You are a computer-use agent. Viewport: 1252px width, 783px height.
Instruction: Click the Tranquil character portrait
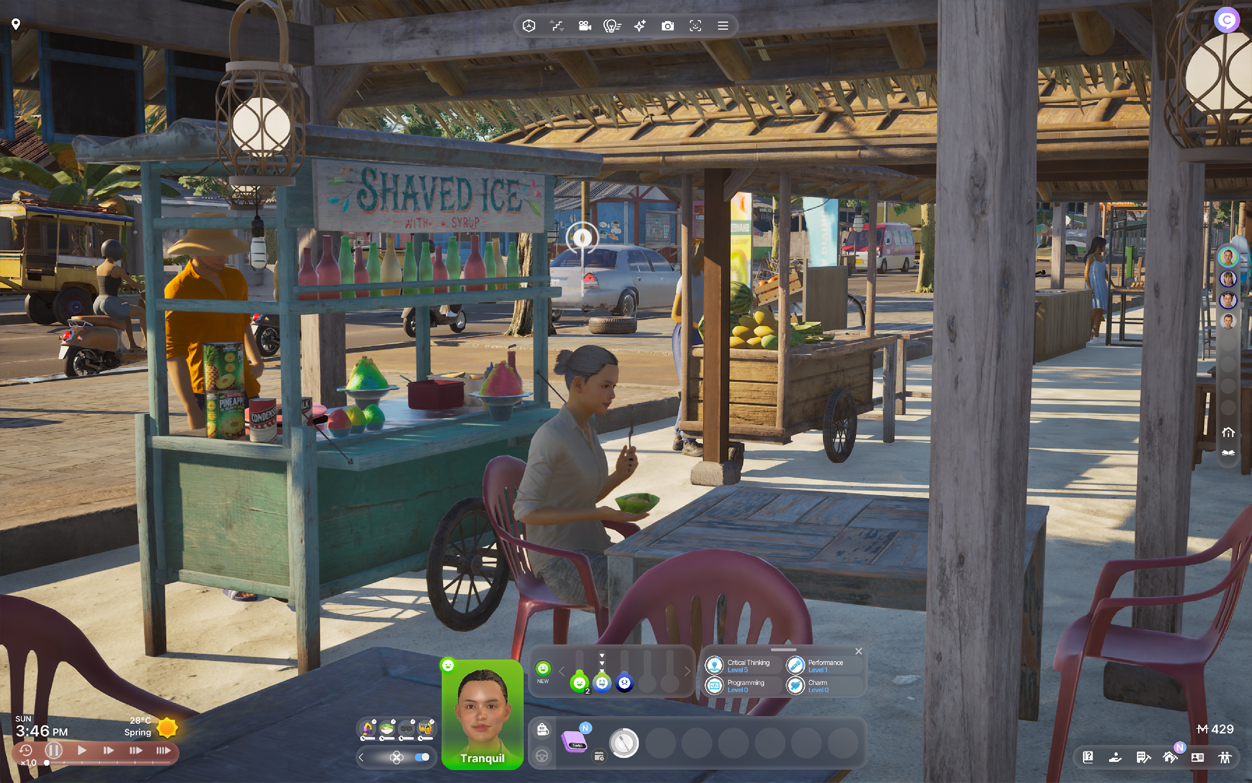482,711
